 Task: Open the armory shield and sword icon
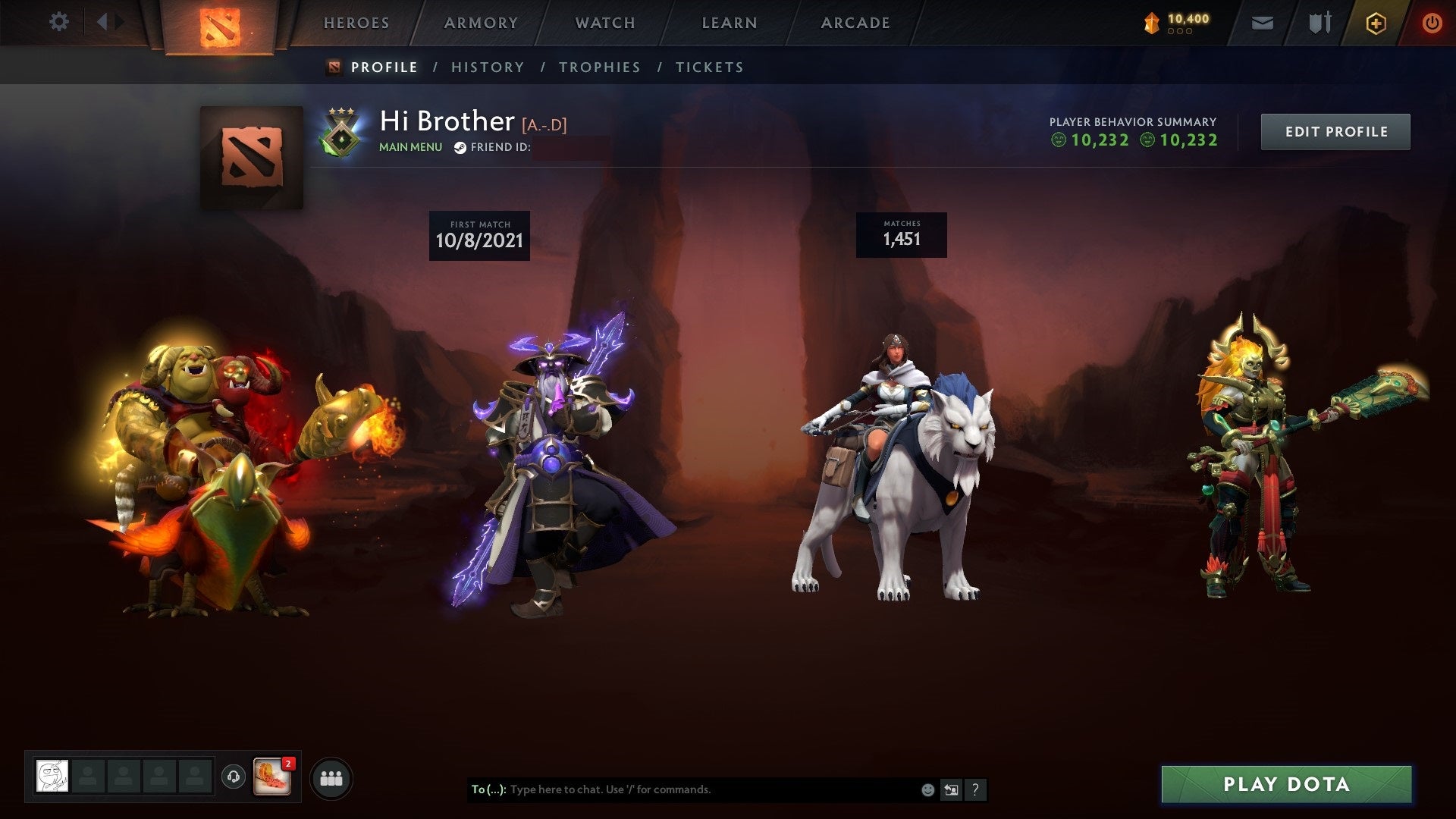1317,22
